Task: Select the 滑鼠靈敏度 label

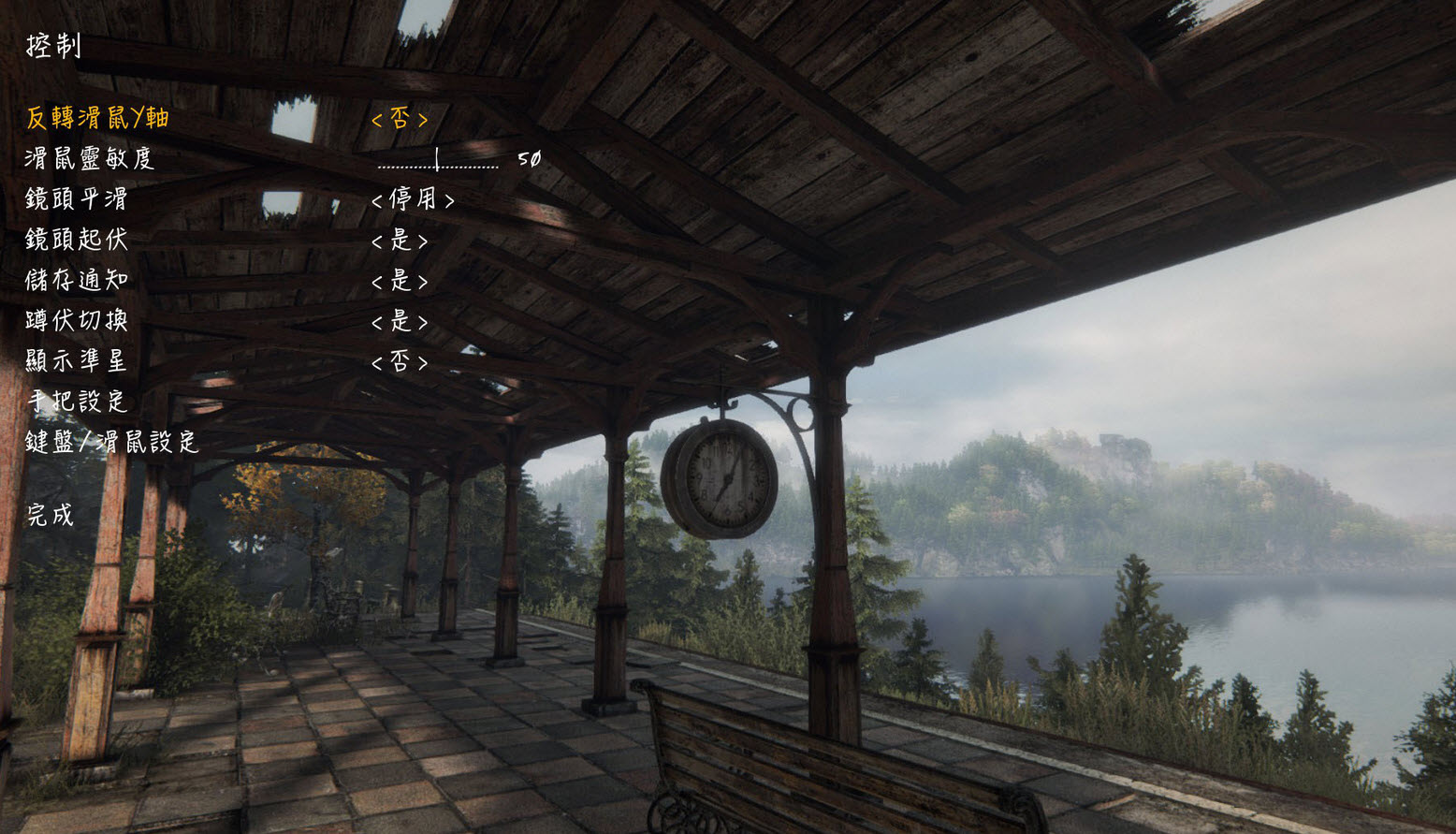Action: [x=89, y=158]
